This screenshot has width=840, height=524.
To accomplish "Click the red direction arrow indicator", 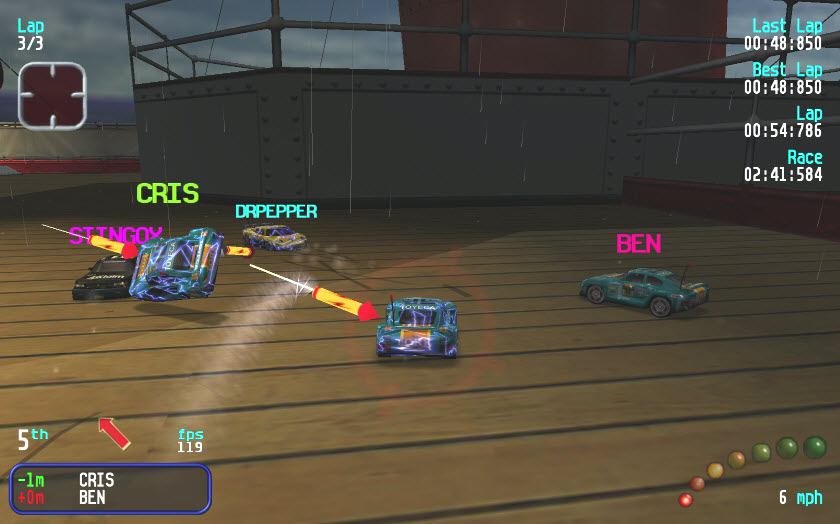I will pos(114,433).
